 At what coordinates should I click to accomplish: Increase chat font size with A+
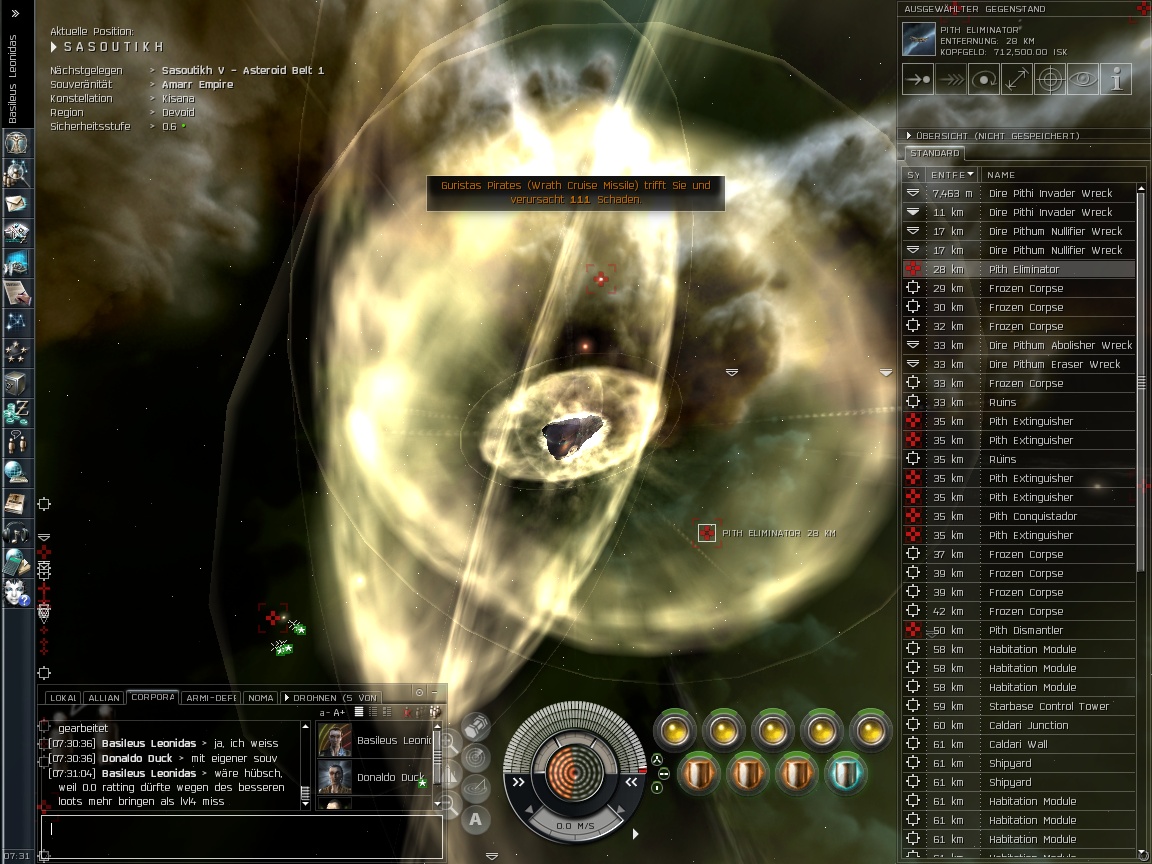point(339,712)
